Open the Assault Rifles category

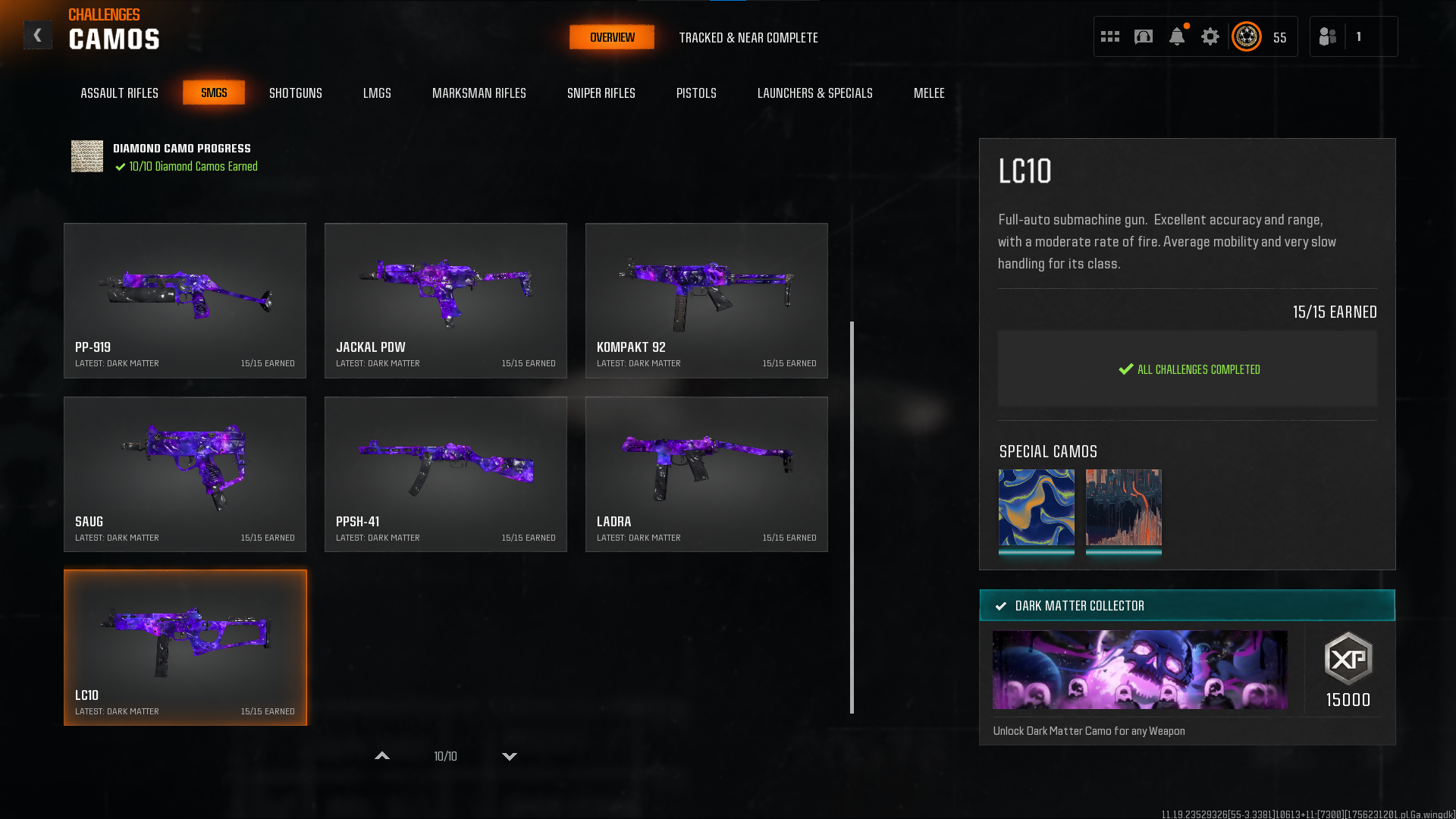119,93
